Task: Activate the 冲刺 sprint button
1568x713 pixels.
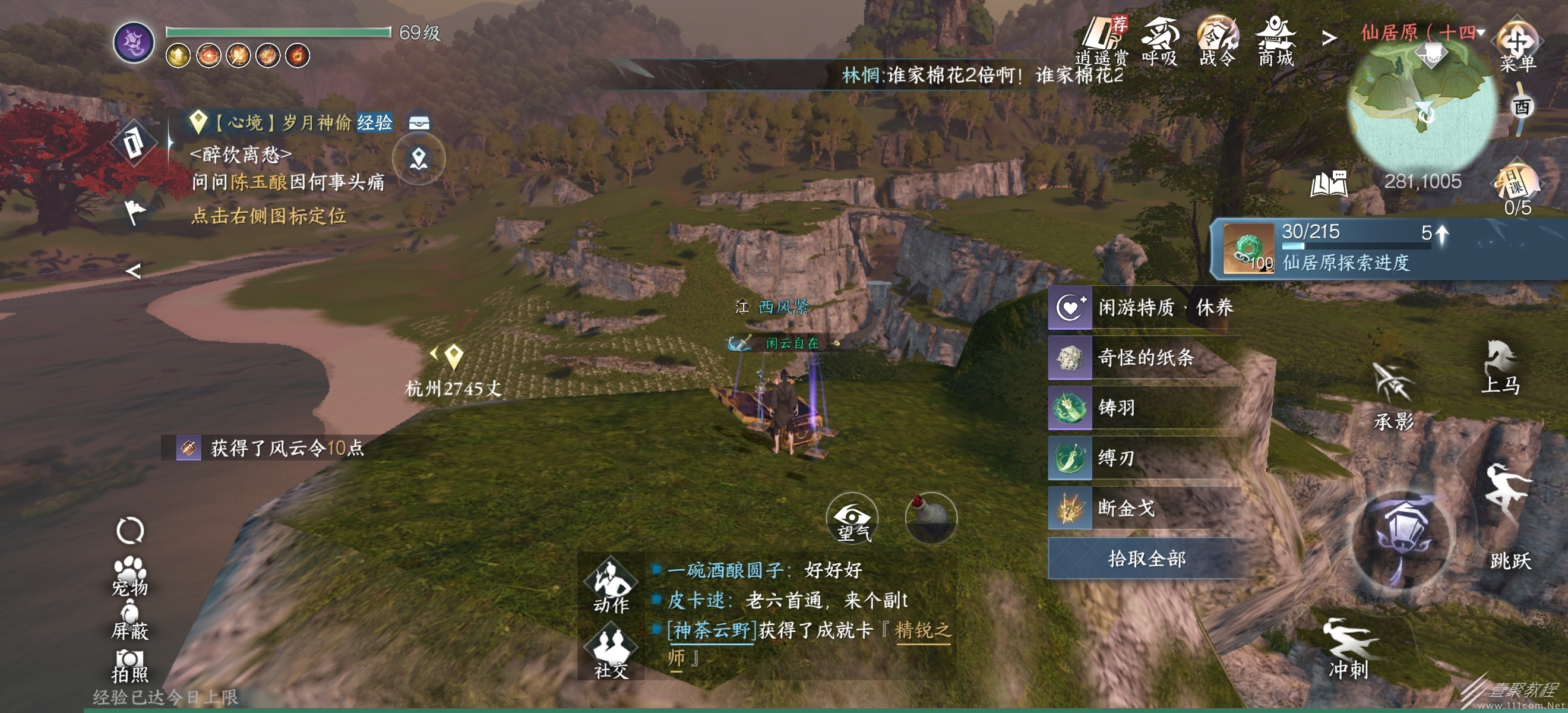Action: 1349,648
